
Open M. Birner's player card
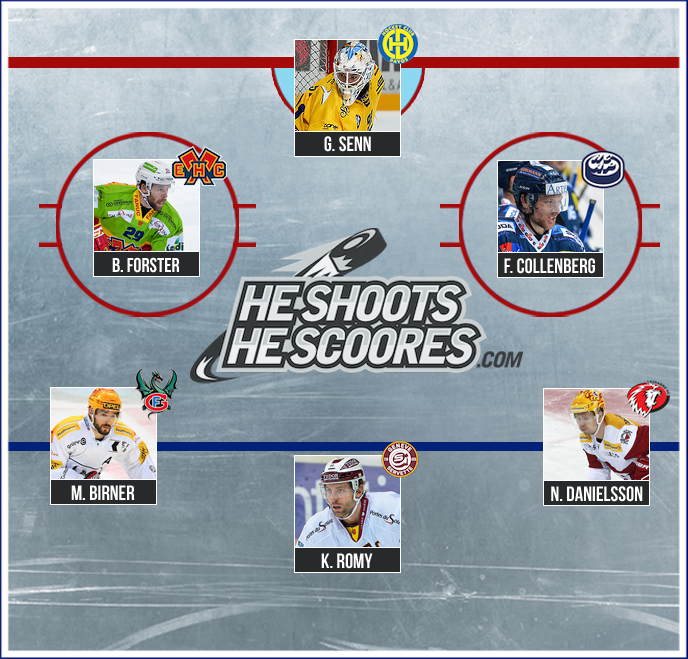point(104,446)
